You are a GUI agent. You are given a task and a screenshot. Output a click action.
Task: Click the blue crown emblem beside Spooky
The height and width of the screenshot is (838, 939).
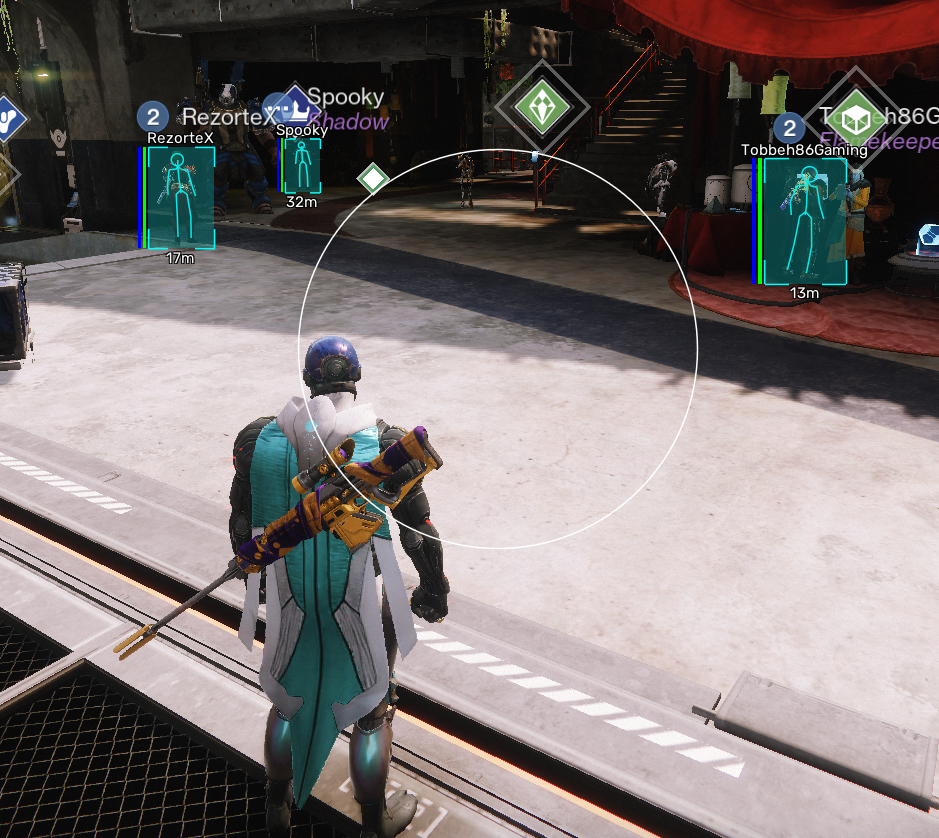point(295,104)
